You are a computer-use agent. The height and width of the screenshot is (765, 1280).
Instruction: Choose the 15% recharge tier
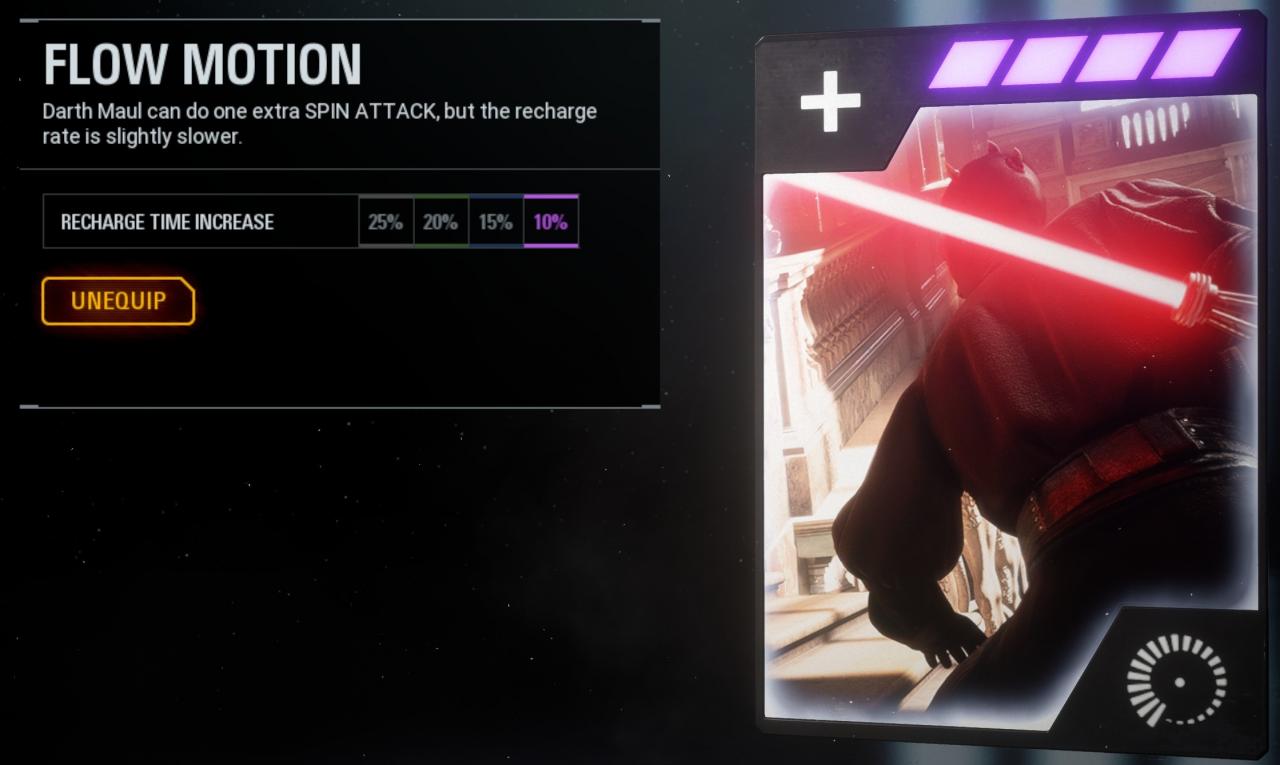pyautogui.click(x=495, y=222)
